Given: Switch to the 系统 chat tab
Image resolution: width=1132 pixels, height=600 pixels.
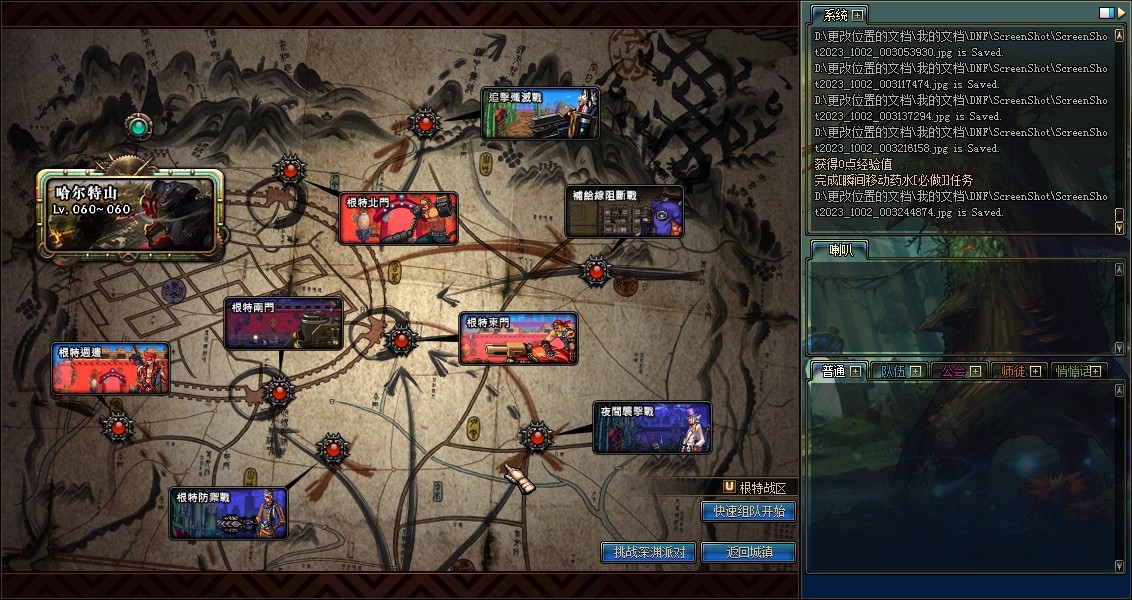Looking at the screenshot, I should 834,15.
